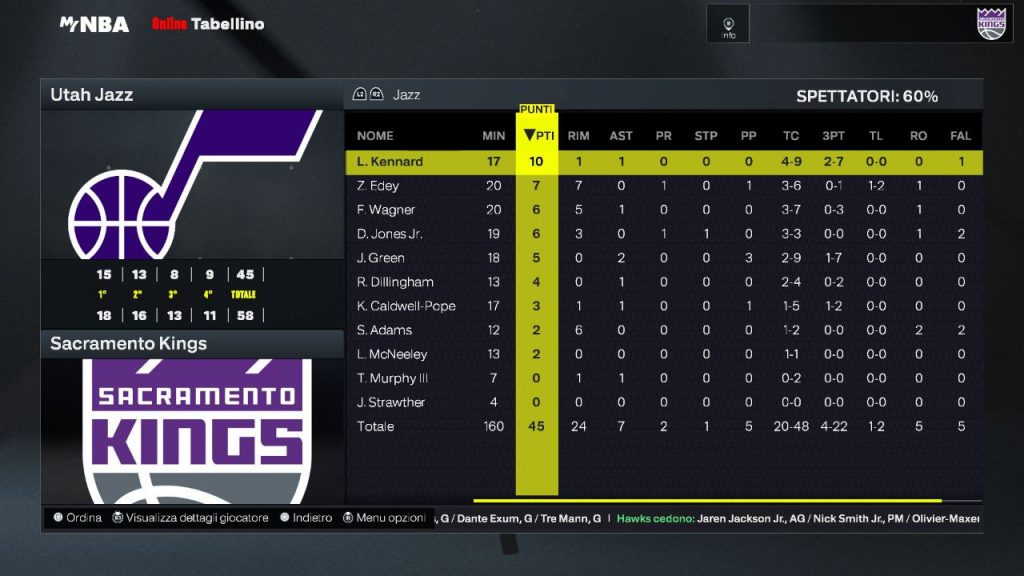Select D. Jones Jr. row
Image resolution: width=1024 pixels, height=576 pixels.
pos(392,234)
